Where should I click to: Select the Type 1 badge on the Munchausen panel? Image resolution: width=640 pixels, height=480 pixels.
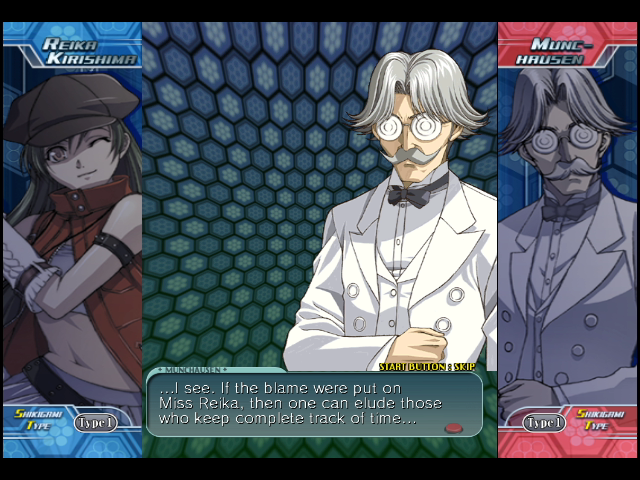(545, 422)
